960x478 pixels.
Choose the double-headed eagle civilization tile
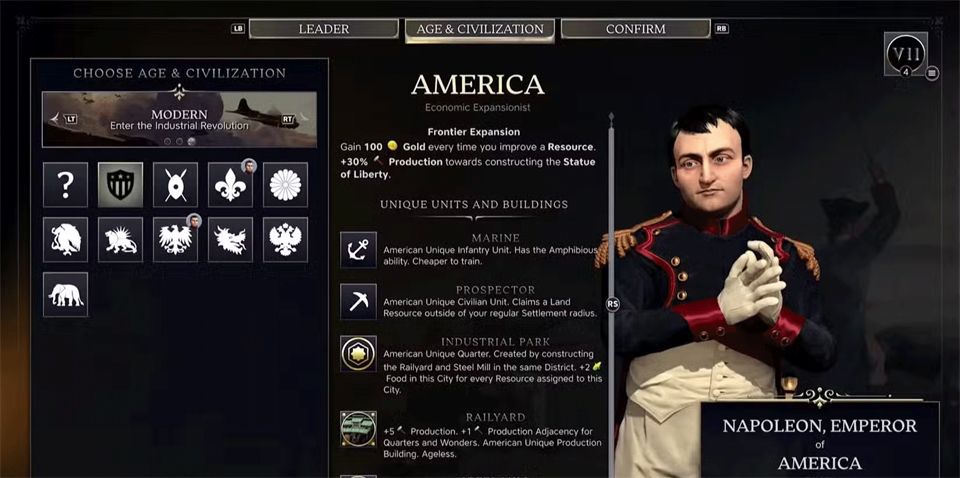pos(285,239)
